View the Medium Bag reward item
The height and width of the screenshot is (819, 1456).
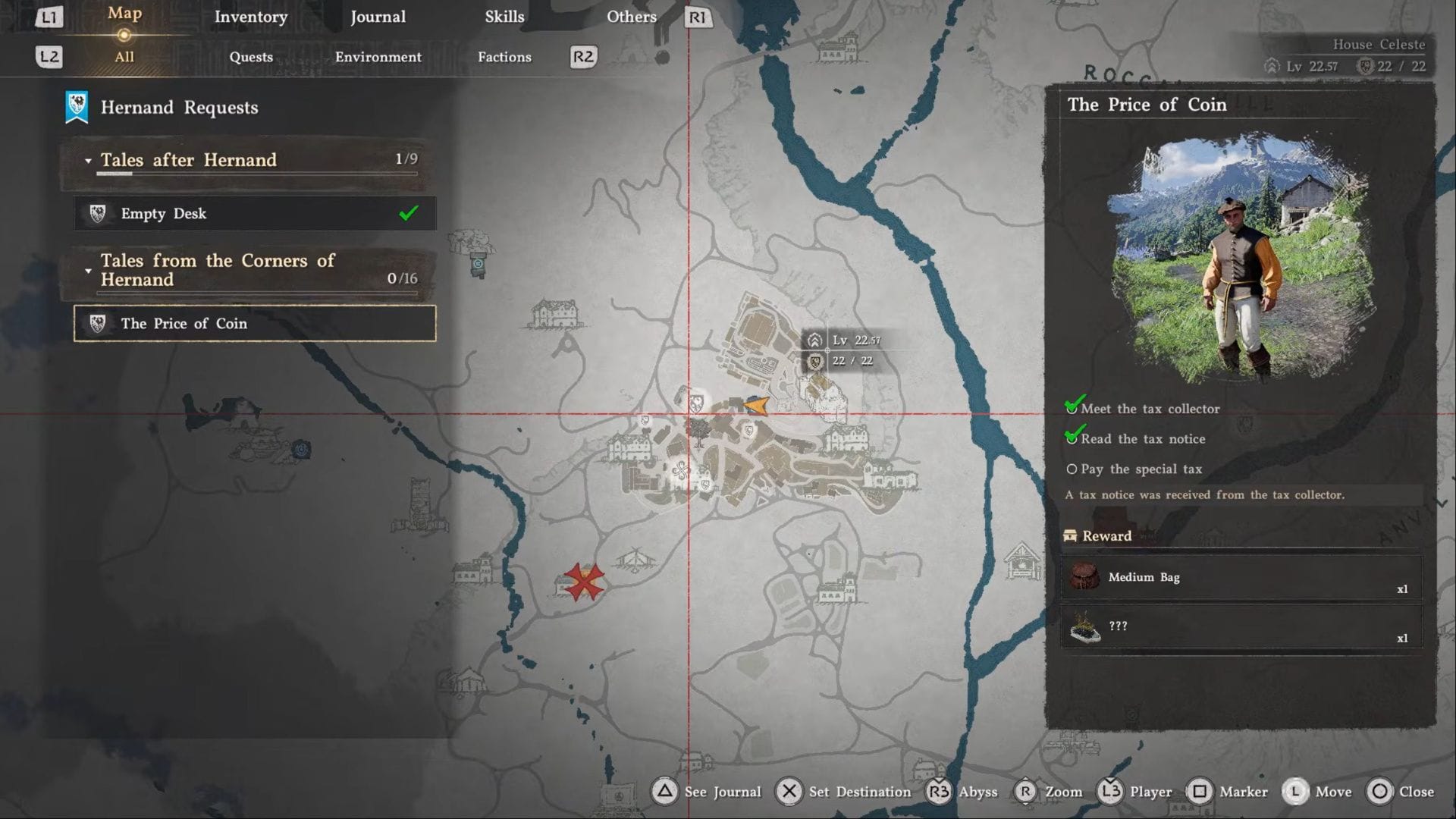1241,578
